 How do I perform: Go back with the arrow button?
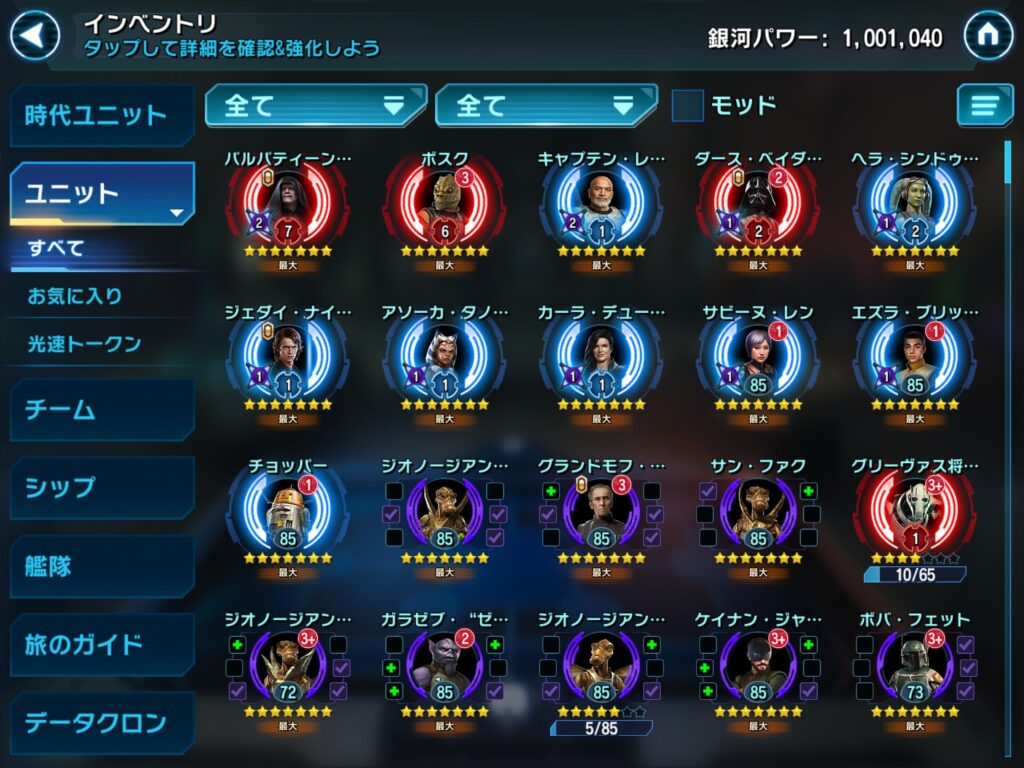tap(35, 37)
